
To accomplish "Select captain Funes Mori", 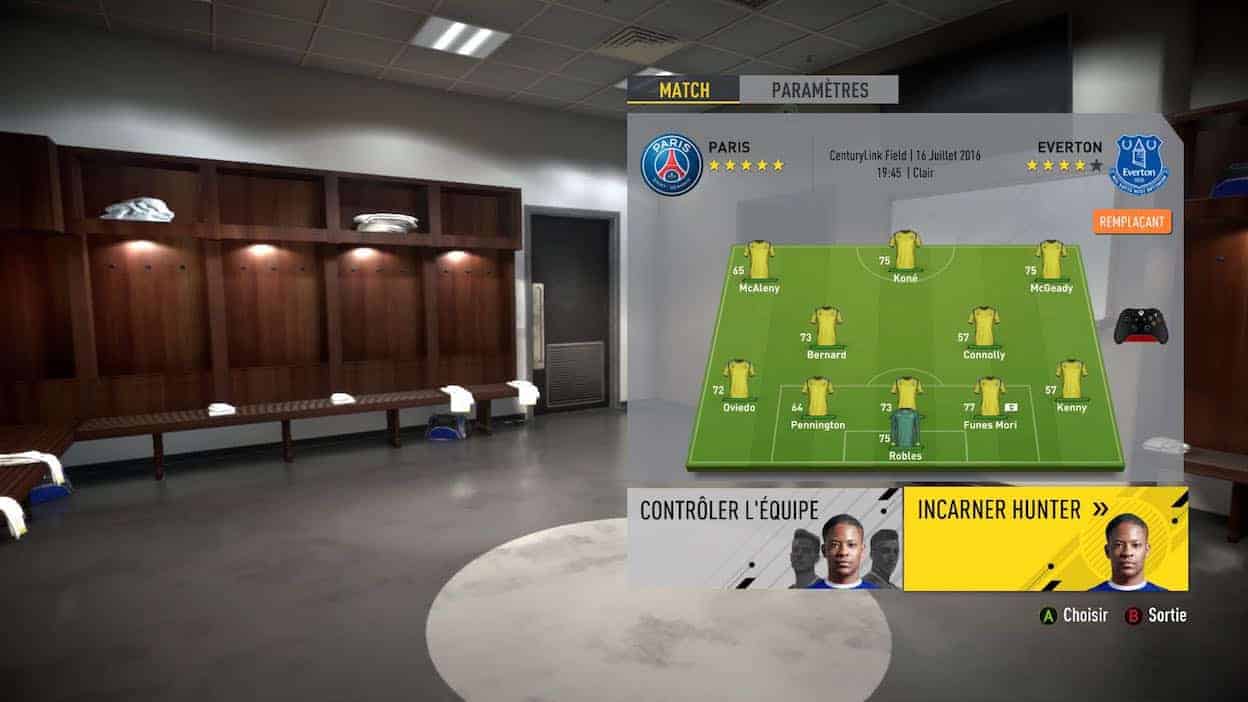I will [x=990, y=398].
